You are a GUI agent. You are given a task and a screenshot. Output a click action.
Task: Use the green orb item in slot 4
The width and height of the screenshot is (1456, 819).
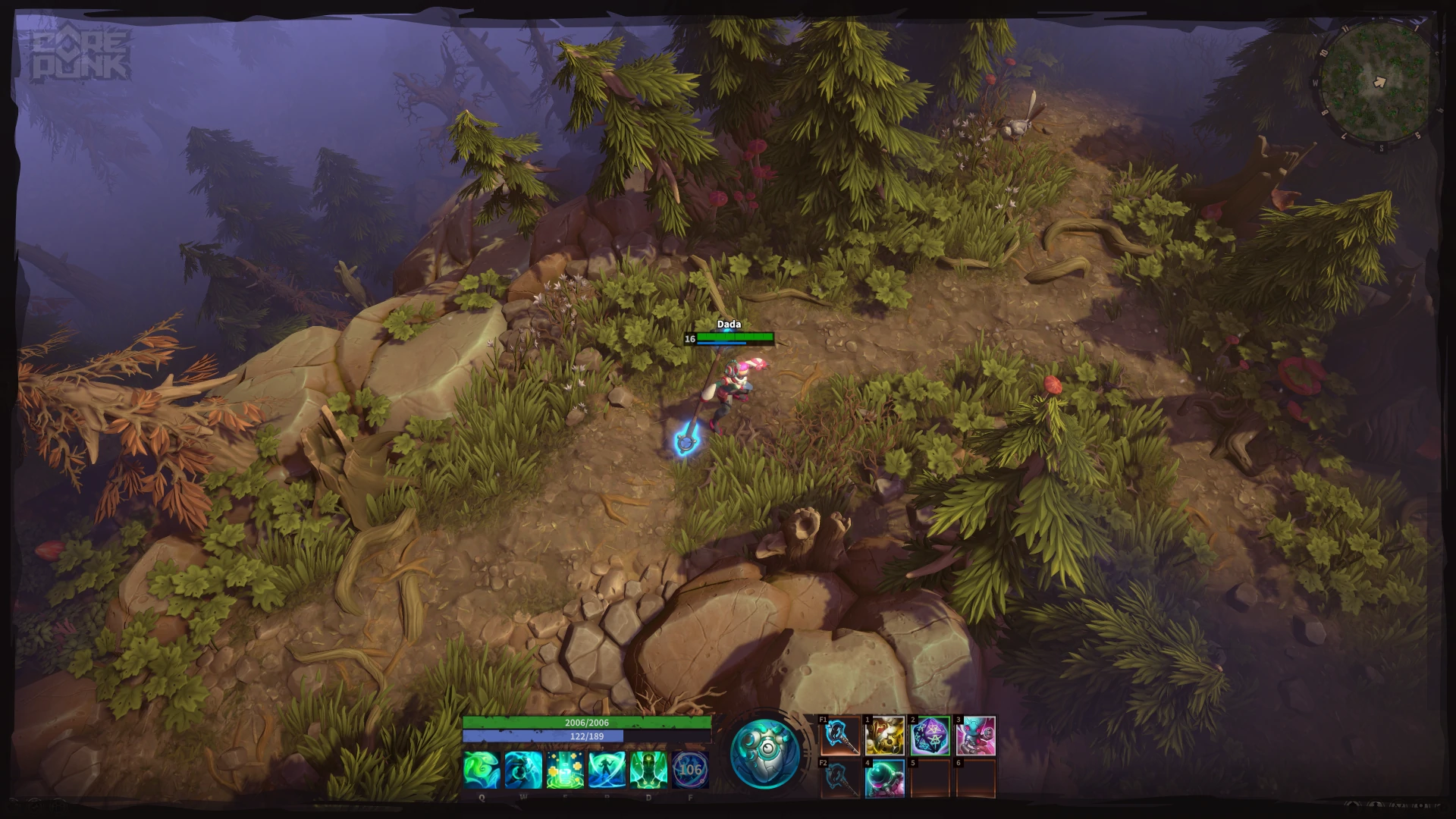click(884, 778)
